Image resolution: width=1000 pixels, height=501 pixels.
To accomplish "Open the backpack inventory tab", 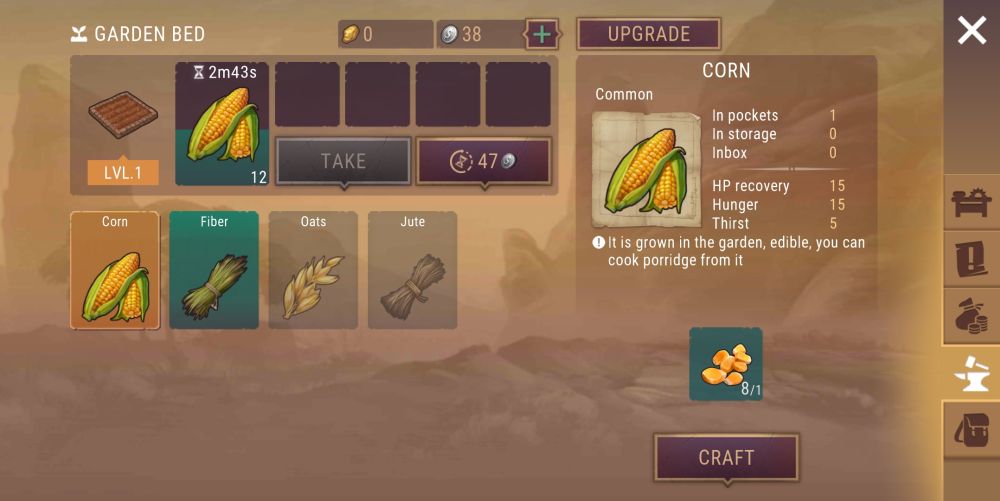I will click(x=971, y=431).
